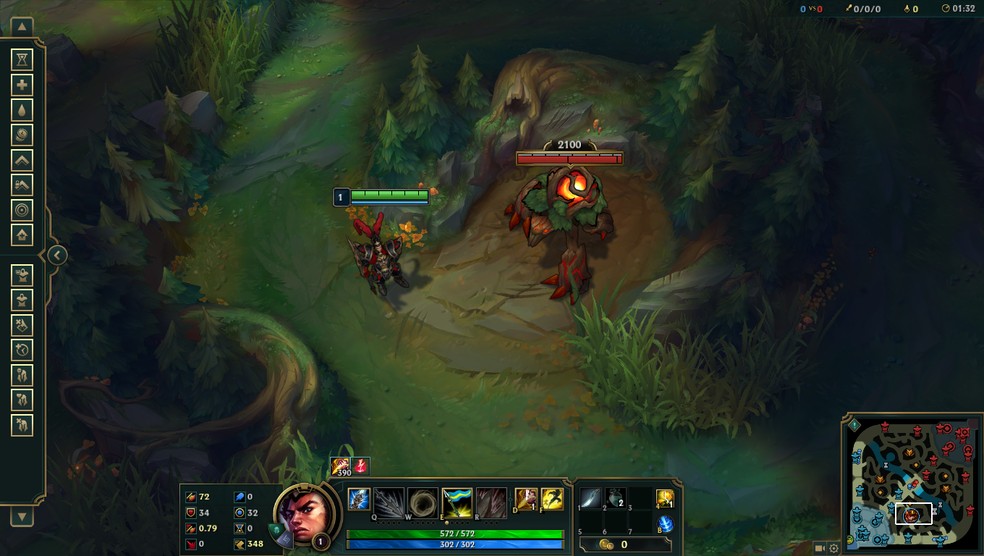This screenshot has width=984, height=556.
Task: Select the passive ability icon left of Q
Action: (358, 498)
